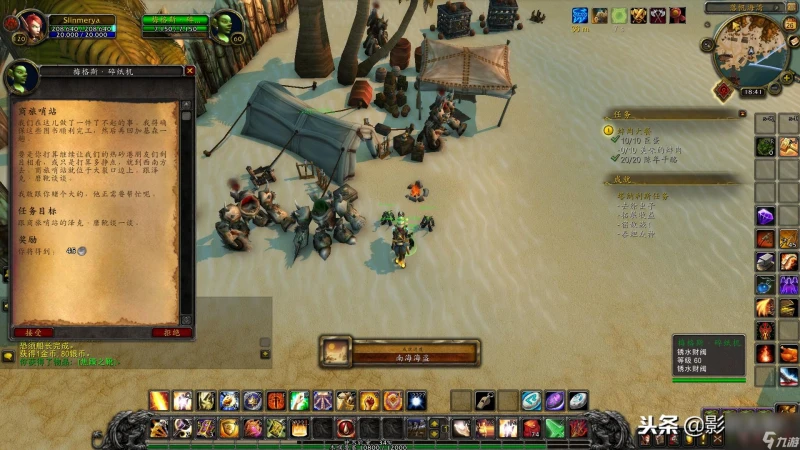Open the world map icon beside zone name
800x450 pixels.
coord(791,8)
